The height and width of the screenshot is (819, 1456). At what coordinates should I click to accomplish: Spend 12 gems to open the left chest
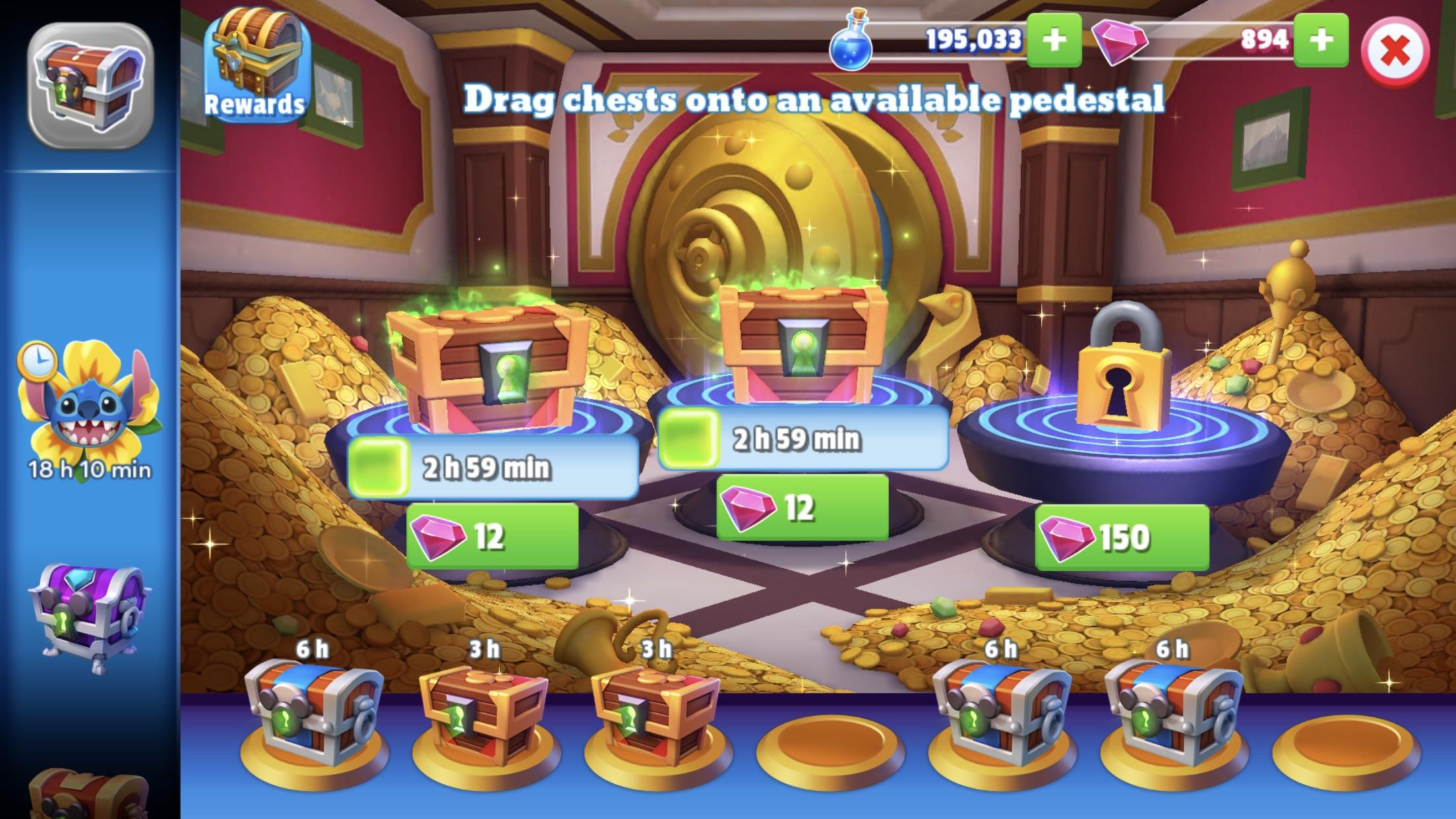(491, 535)
